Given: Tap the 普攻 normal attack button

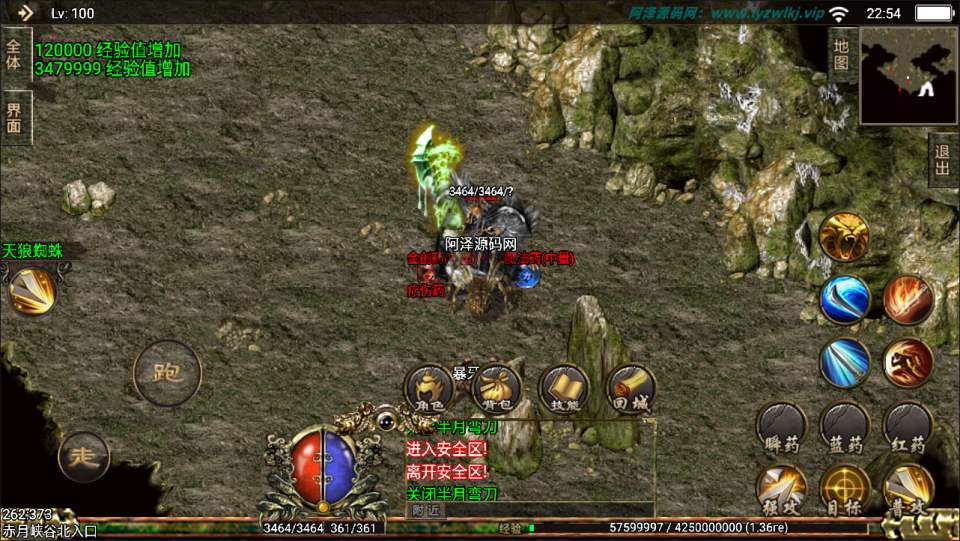Looking at the screenshot, I should (908, 491).
